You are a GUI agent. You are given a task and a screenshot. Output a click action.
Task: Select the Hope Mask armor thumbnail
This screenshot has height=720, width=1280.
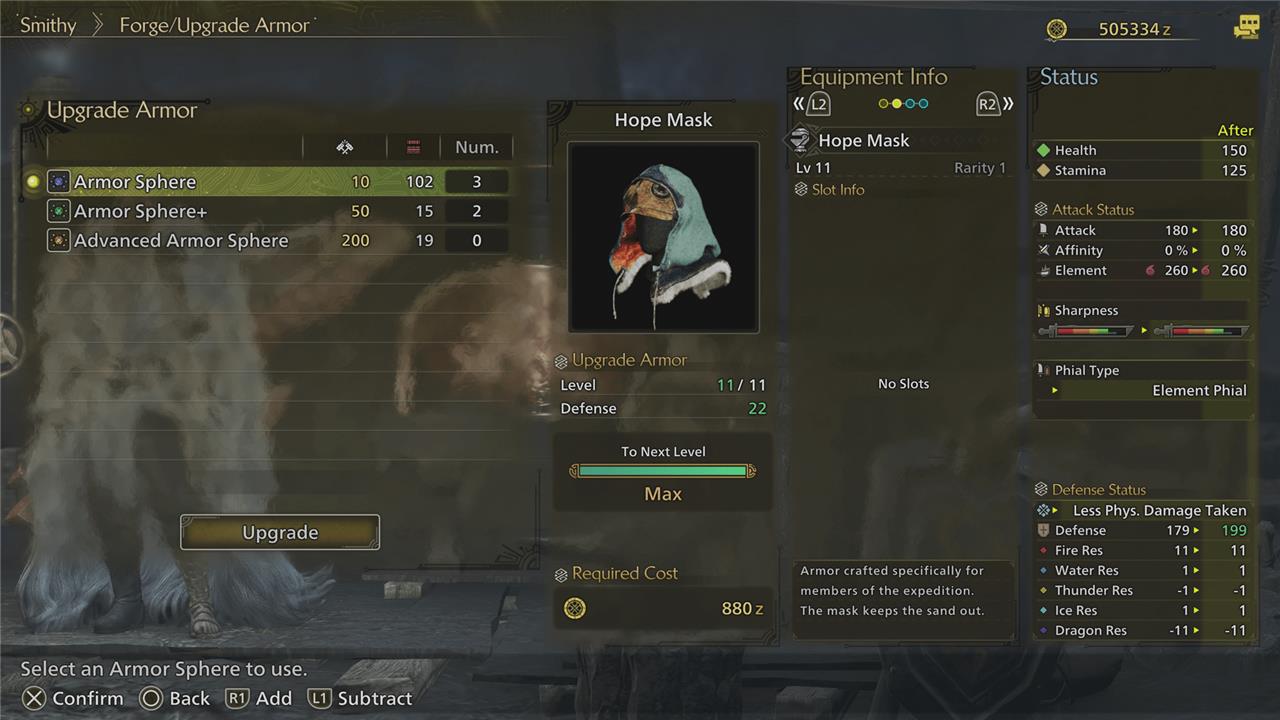tap(663, 237)
